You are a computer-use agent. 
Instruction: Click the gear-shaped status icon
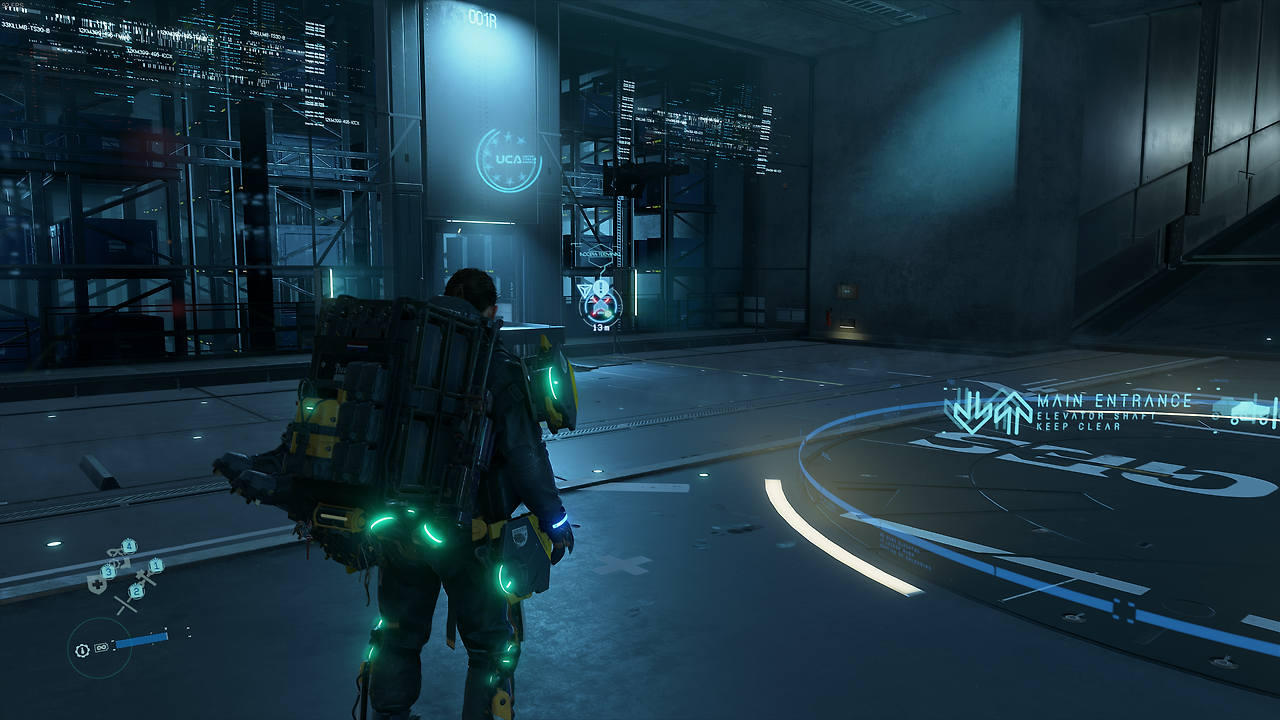click(x=83, y=650)
